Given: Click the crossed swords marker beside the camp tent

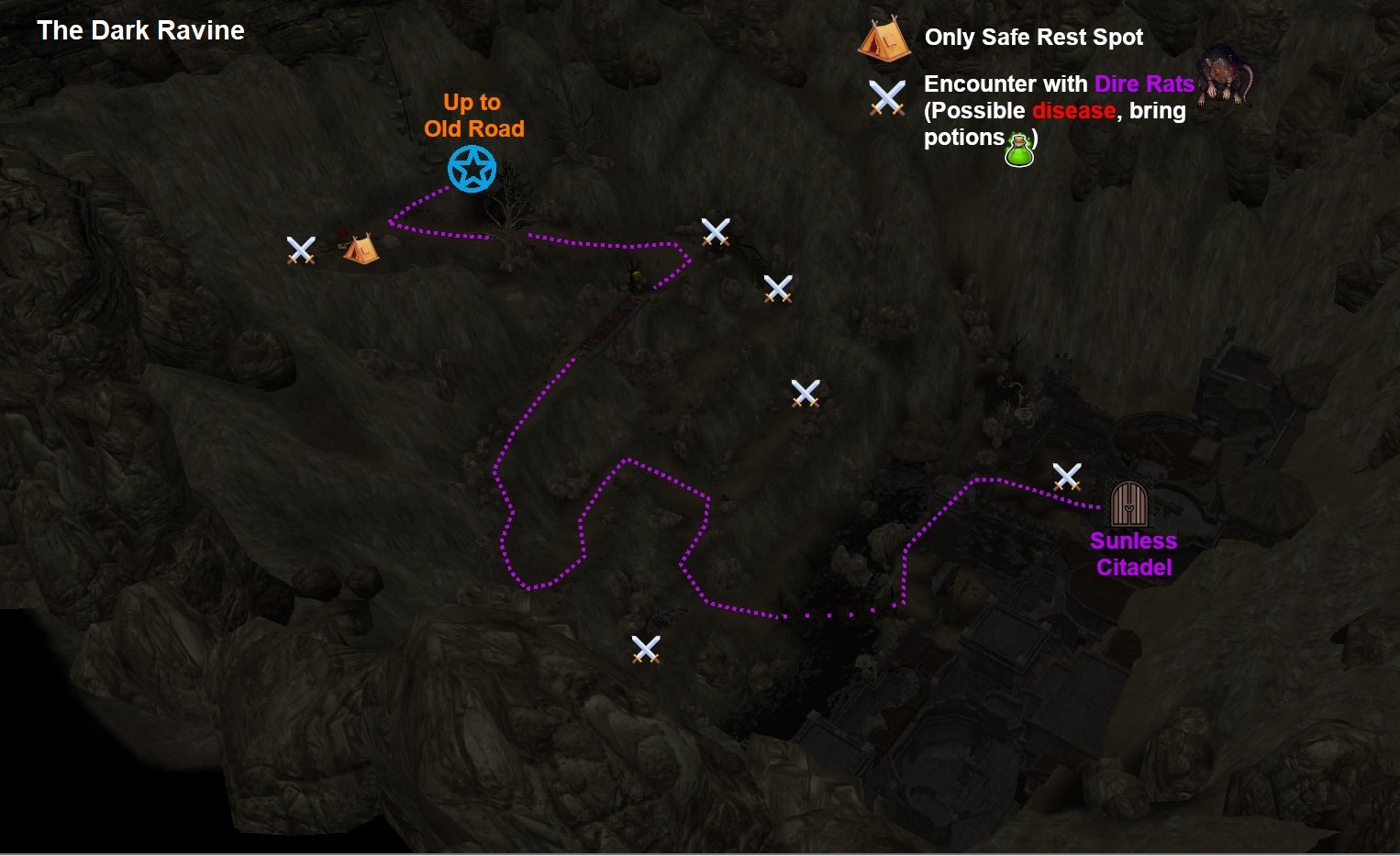Looking at the screenshot, I should tap(301, 250).
